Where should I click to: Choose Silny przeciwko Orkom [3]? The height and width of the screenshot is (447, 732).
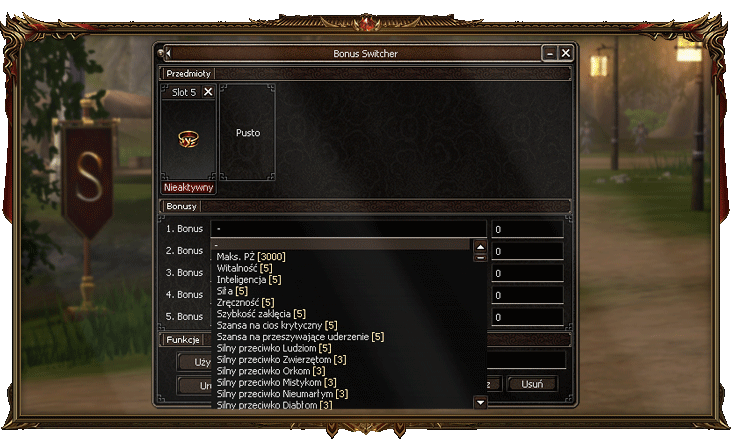(270, 371)
